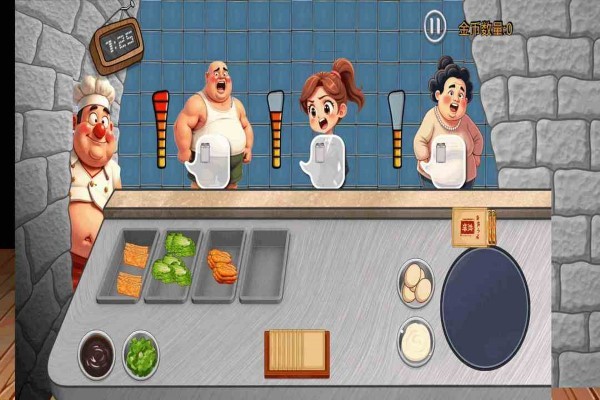Select the wooden board with bamboo mat
The image size is (600, 400).
pos(296,352)
